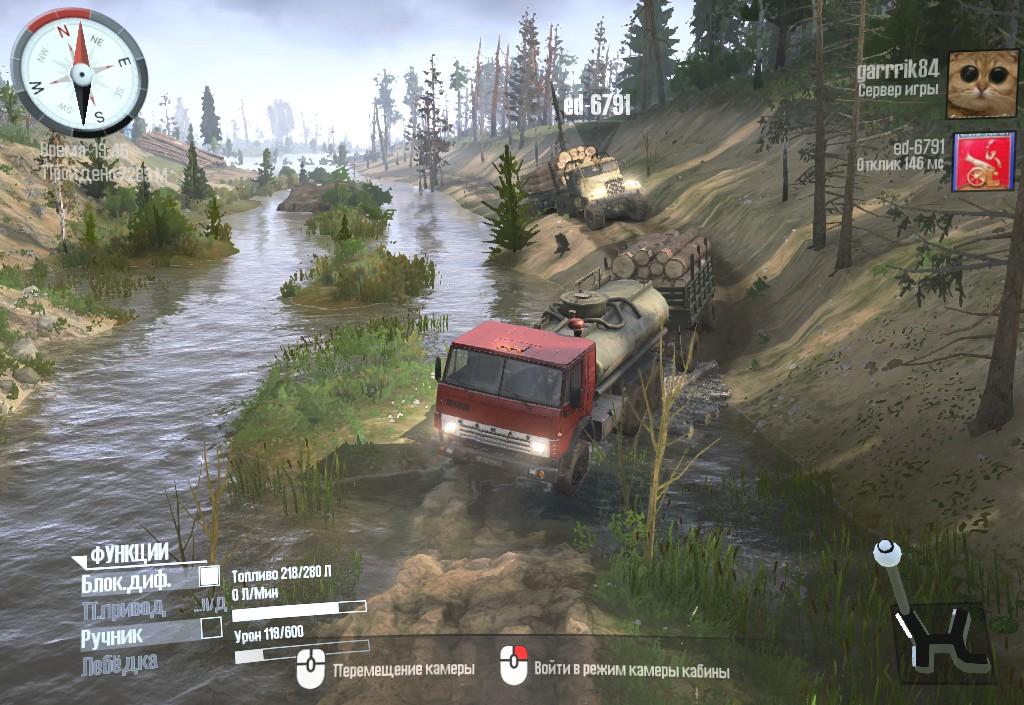Select garrrik84's cat avatar
Screen dimensions: 1024x705
[x=982, y=85]
